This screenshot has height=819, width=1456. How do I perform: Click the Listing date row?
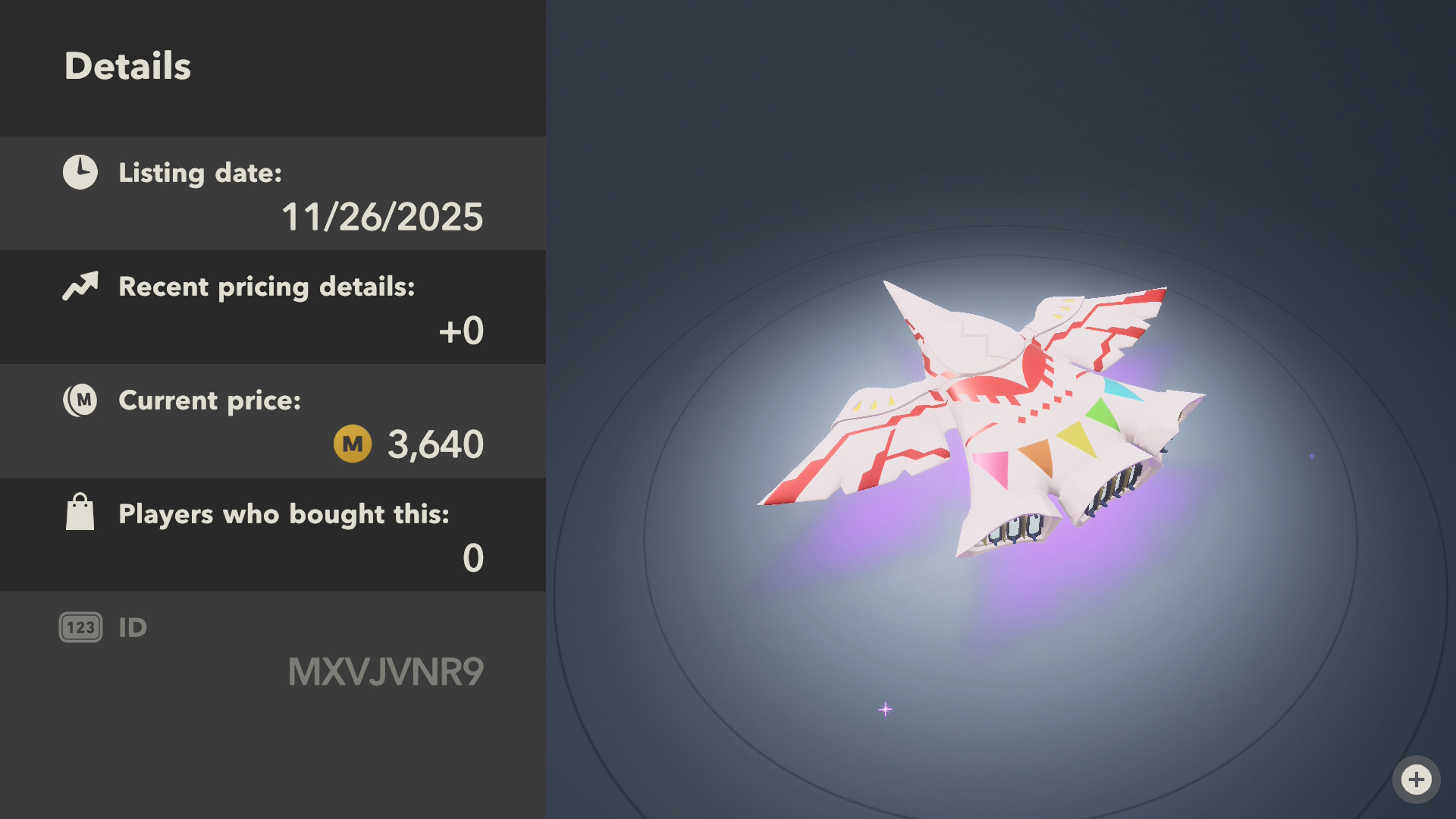273,194
